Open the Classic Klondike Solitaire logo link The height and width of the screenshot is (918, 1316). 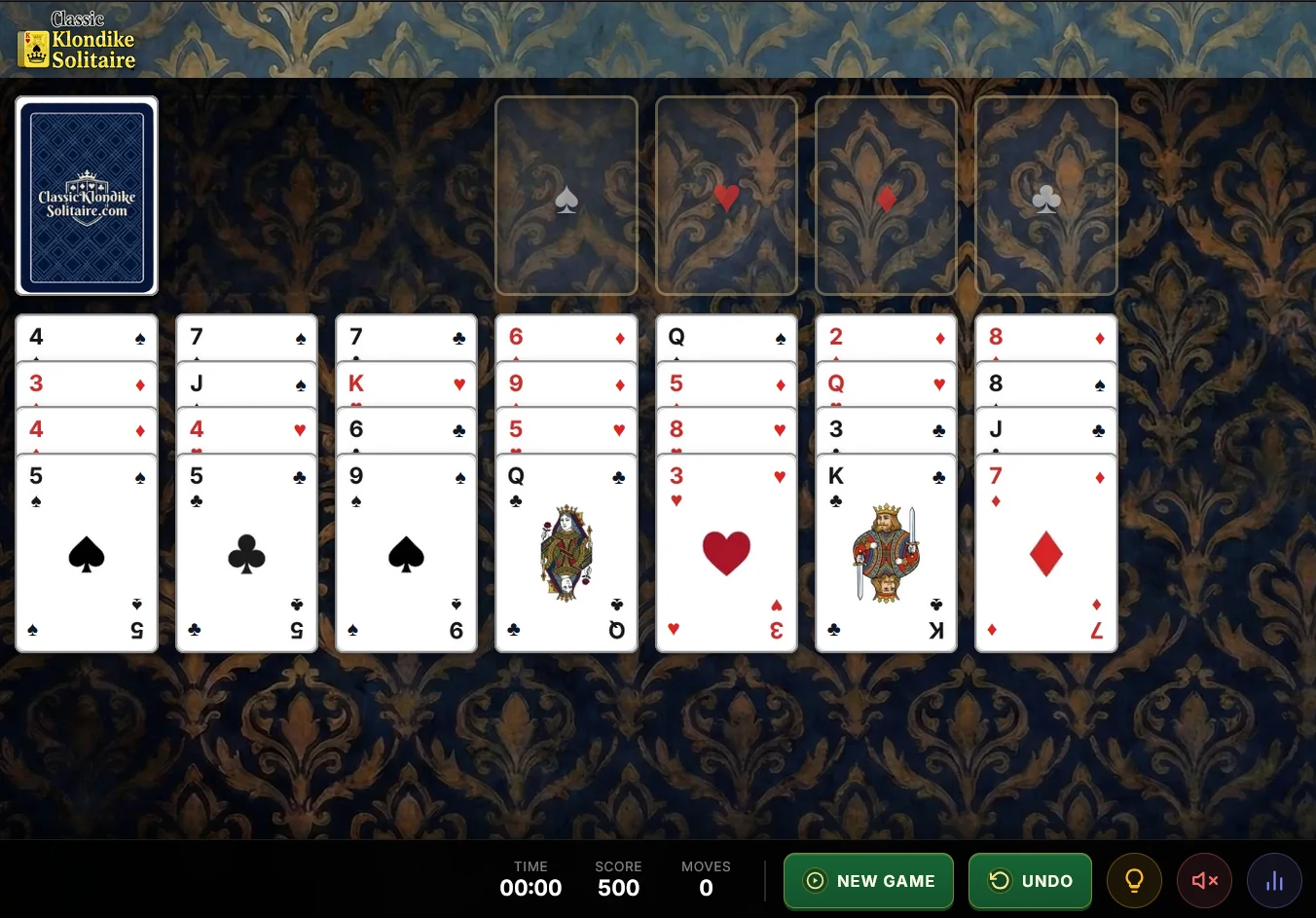[x=78, y=41]
